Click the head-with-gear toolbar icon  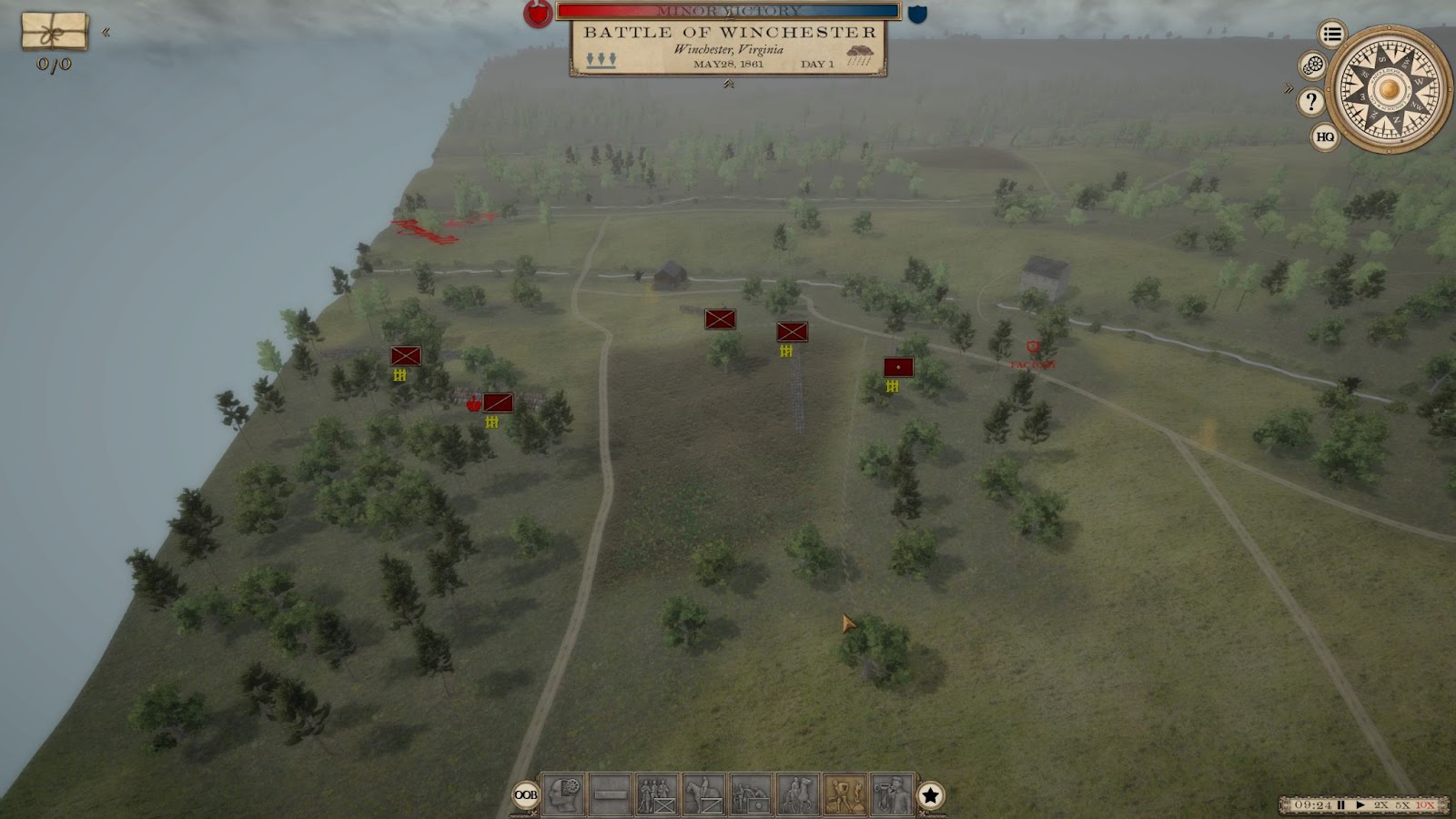563,794
